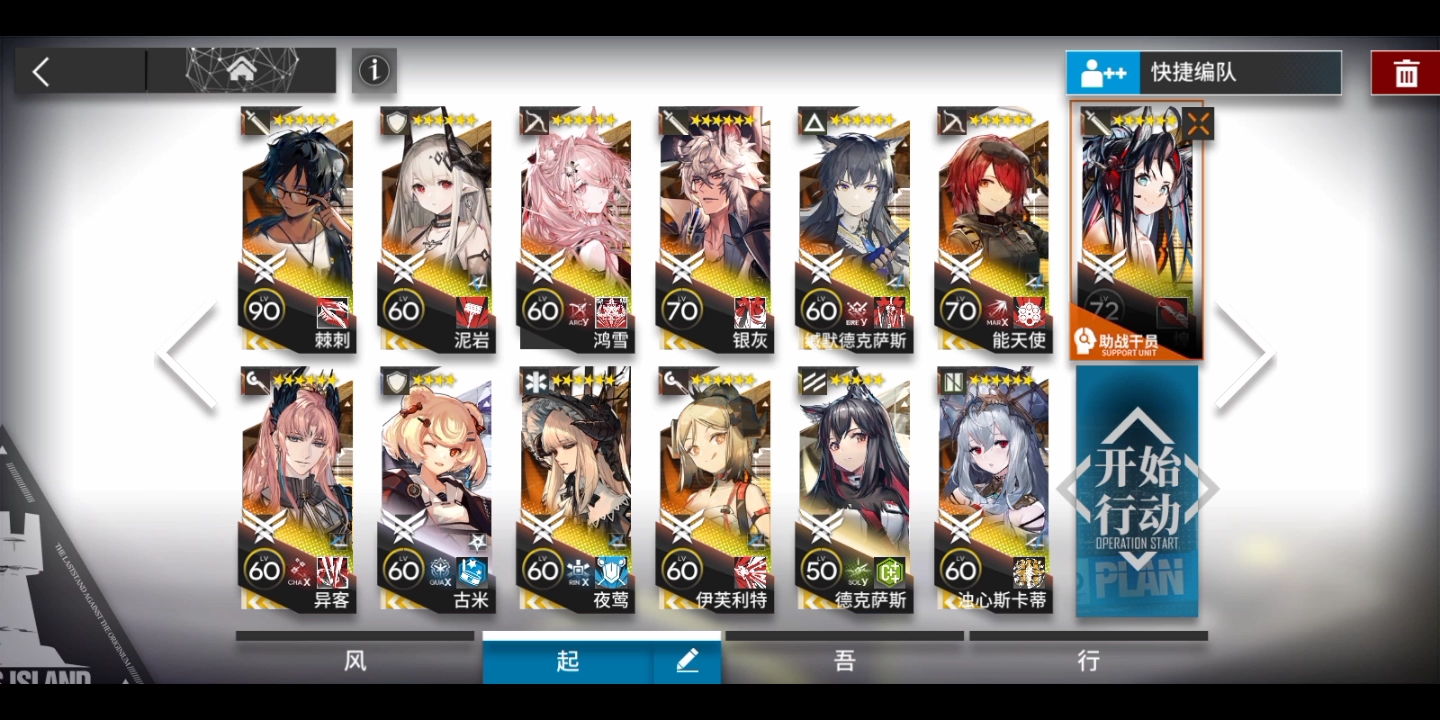Go to next operator page via right chevron

point(1245,352)
